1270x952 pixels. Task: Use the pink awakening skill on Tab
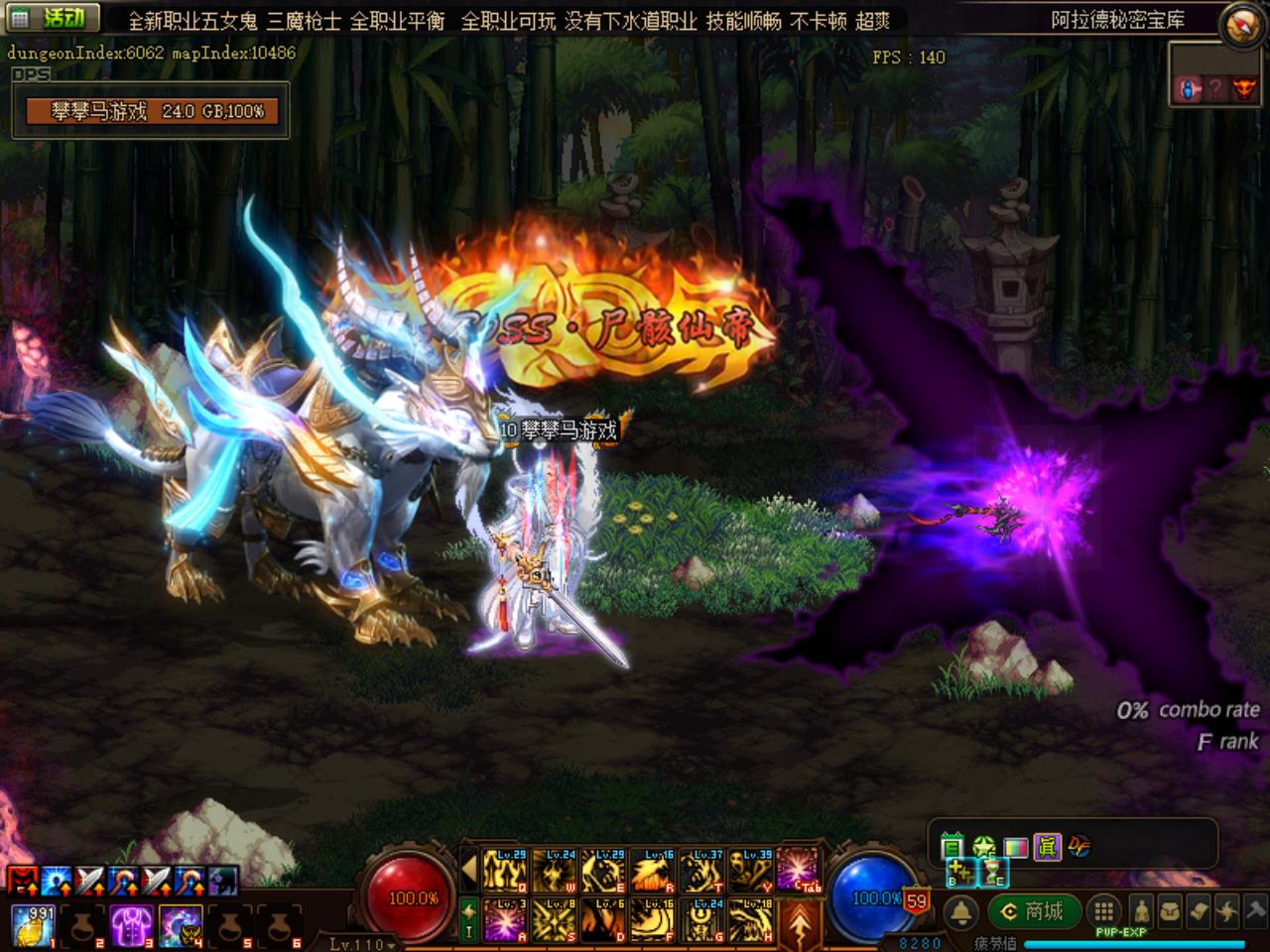(800, 872)
